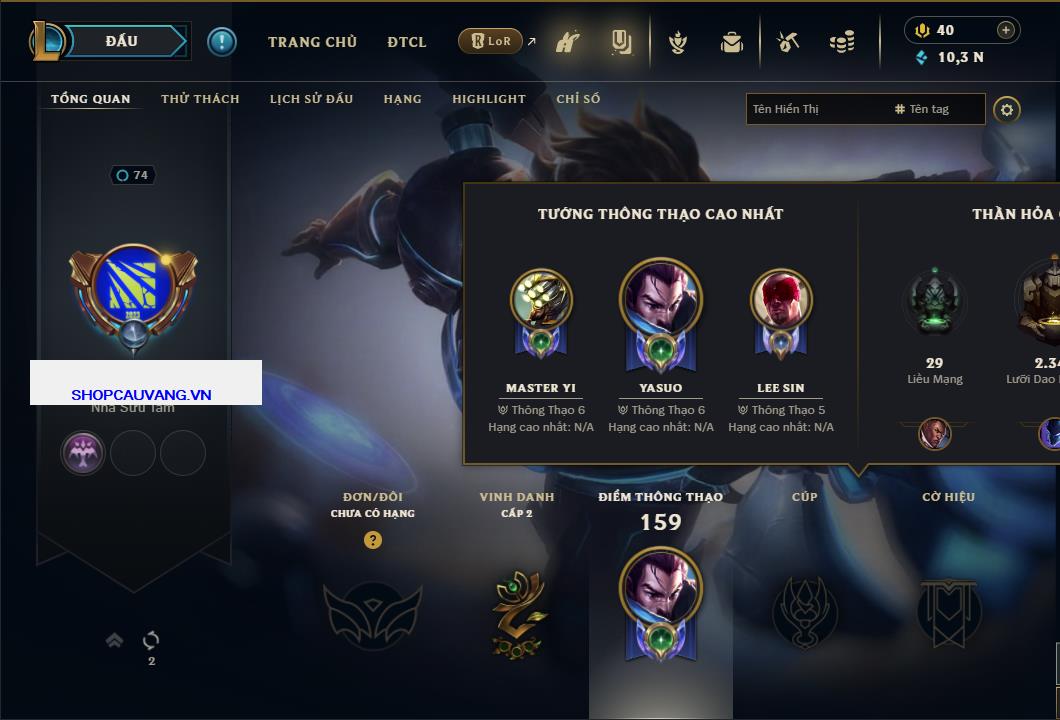Switch to the THỬ THÁCH tab

click(x=200, y=99)
